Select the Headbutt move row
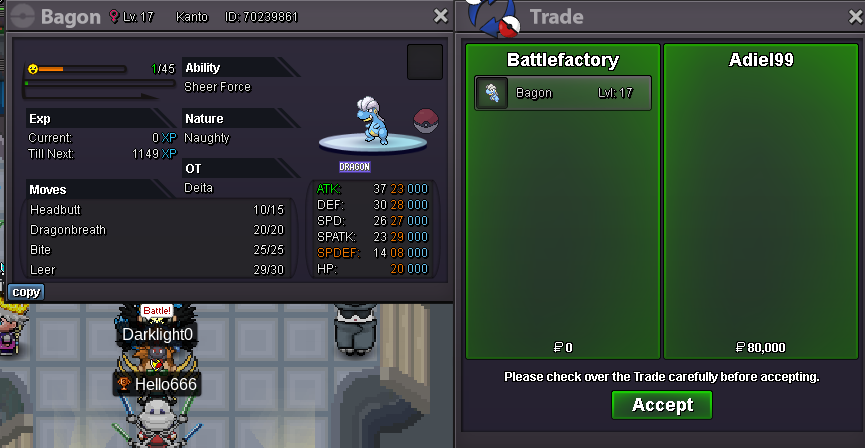The image size is (865, 448). [157, 210]
